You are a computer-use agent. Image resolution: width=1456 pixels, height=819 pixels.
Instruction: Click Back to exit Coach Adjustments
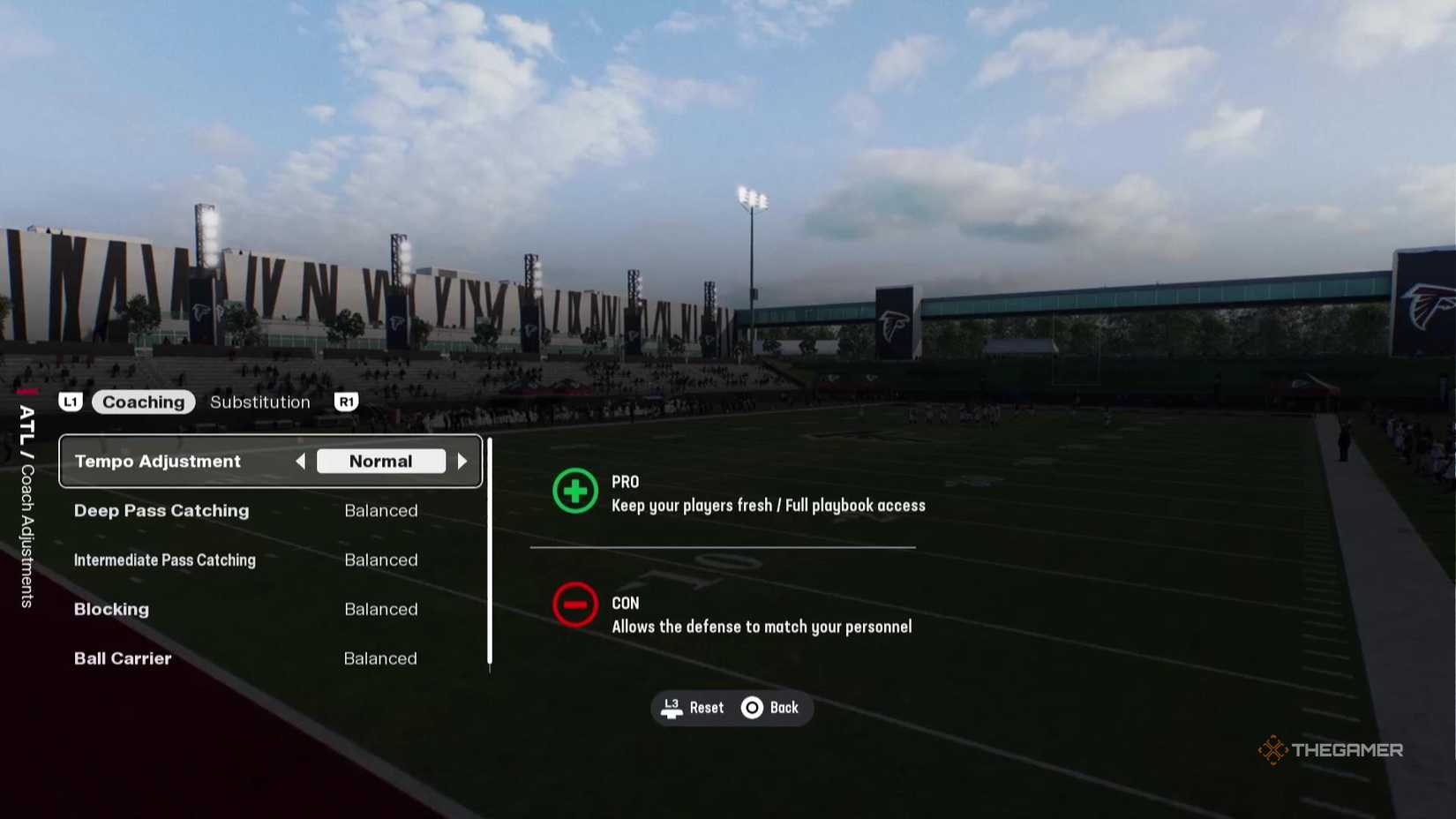point(784,707)
